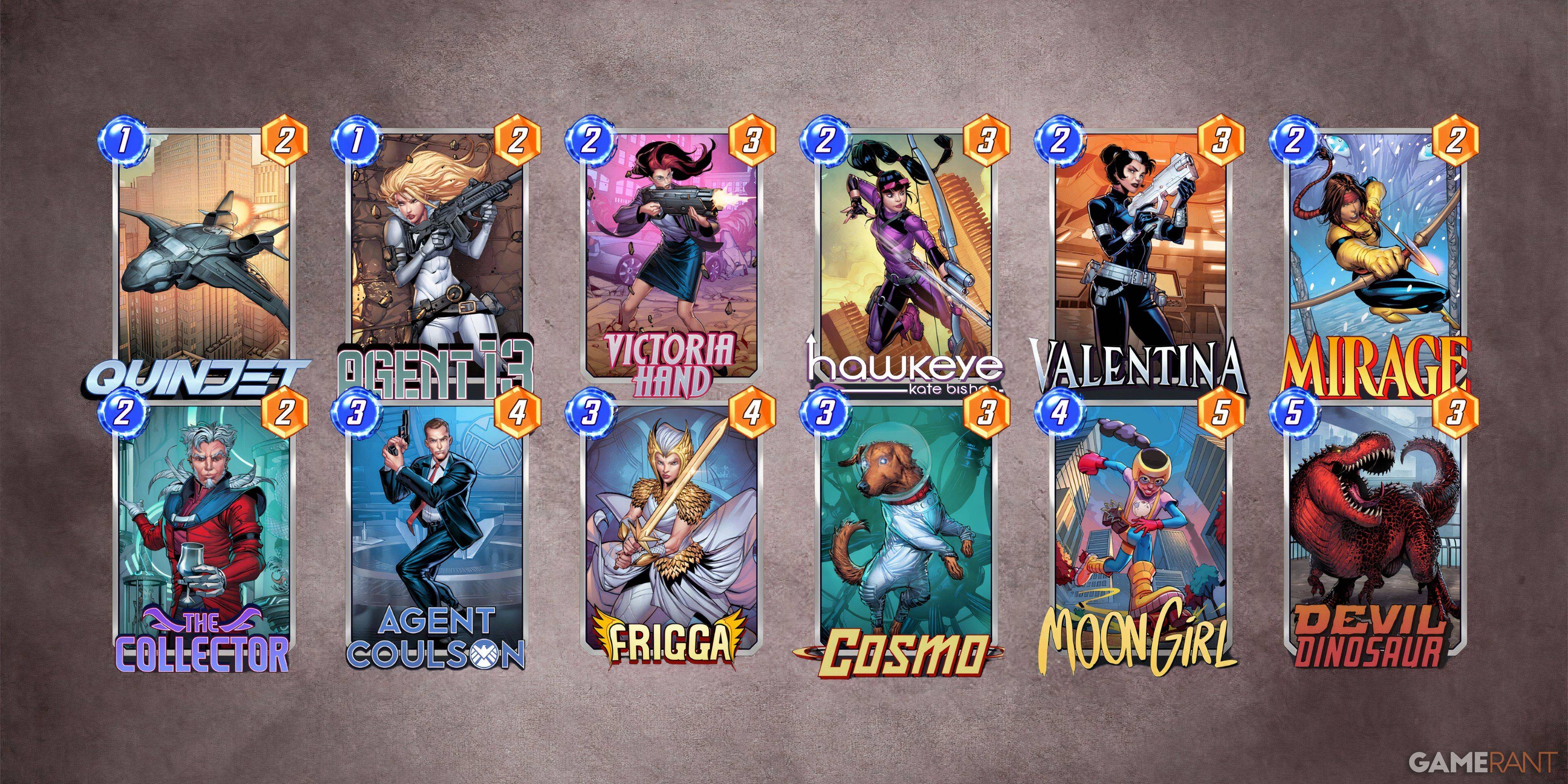This screenshot has height=784, width=1568.
Task: Pick the Victoria Hand card
Action: pyautogui.click(x=671, y=256)
